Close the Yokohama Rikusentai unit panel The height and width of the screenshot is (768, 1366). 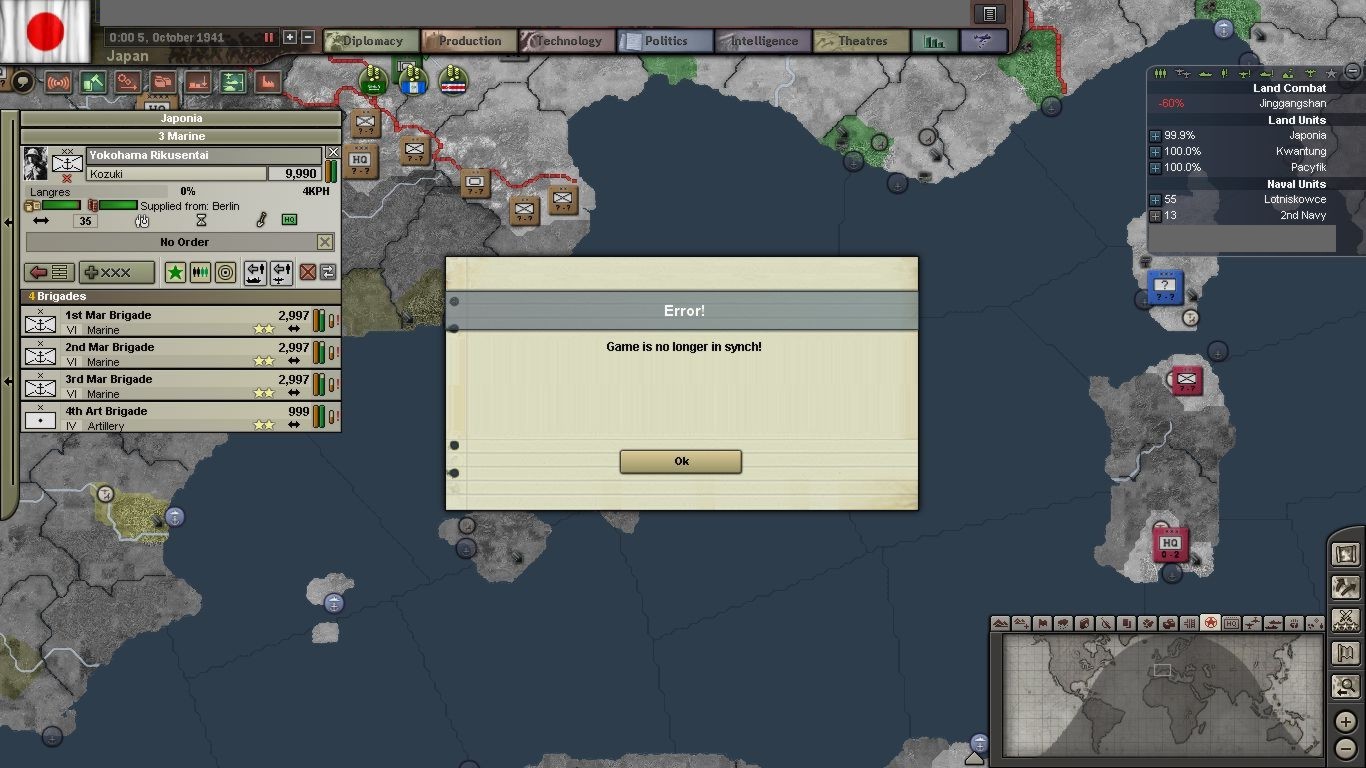point(333,153)
